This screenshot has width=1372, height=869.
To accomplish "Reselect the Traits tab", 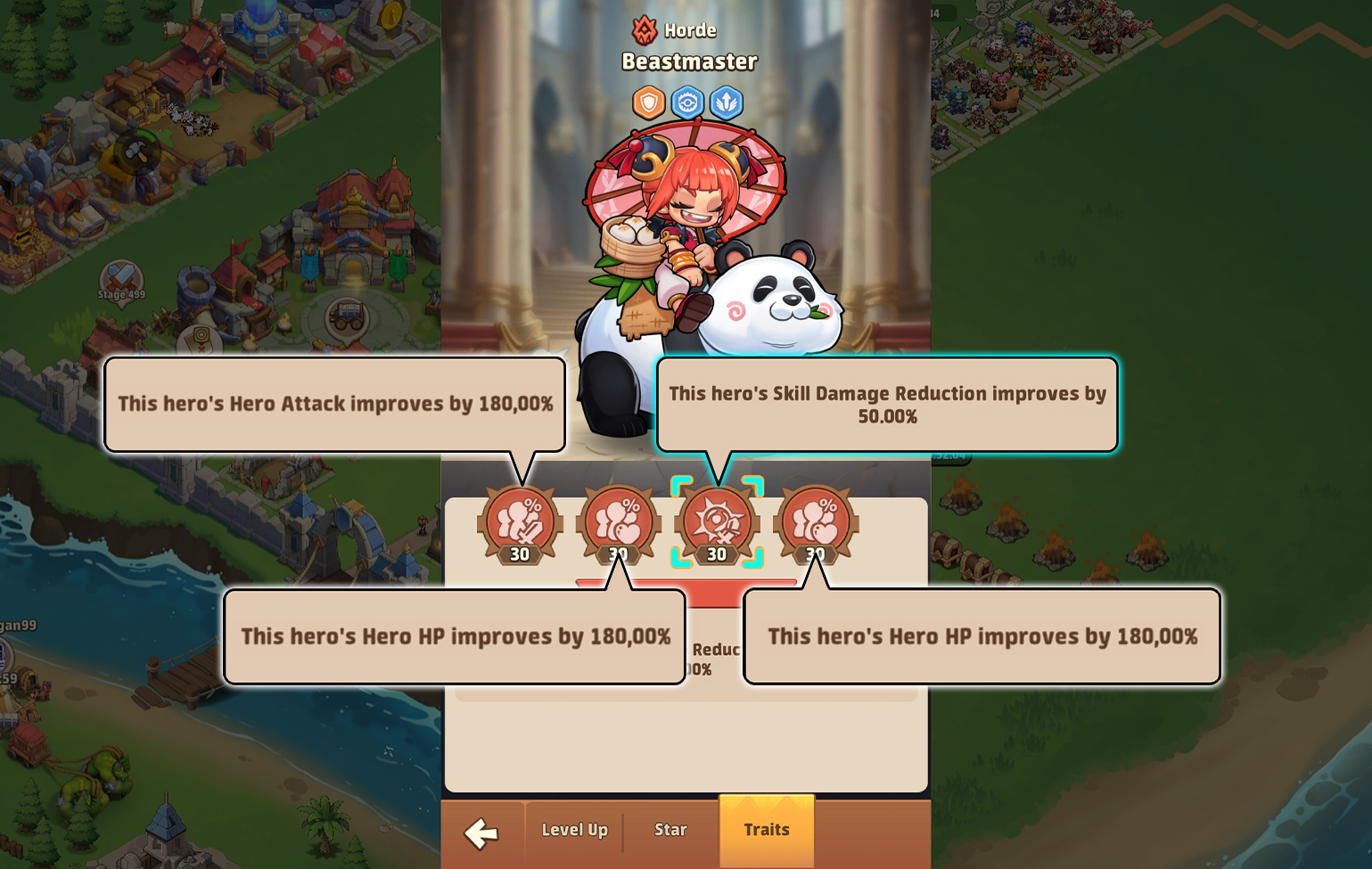I will [x=766, y=830].
